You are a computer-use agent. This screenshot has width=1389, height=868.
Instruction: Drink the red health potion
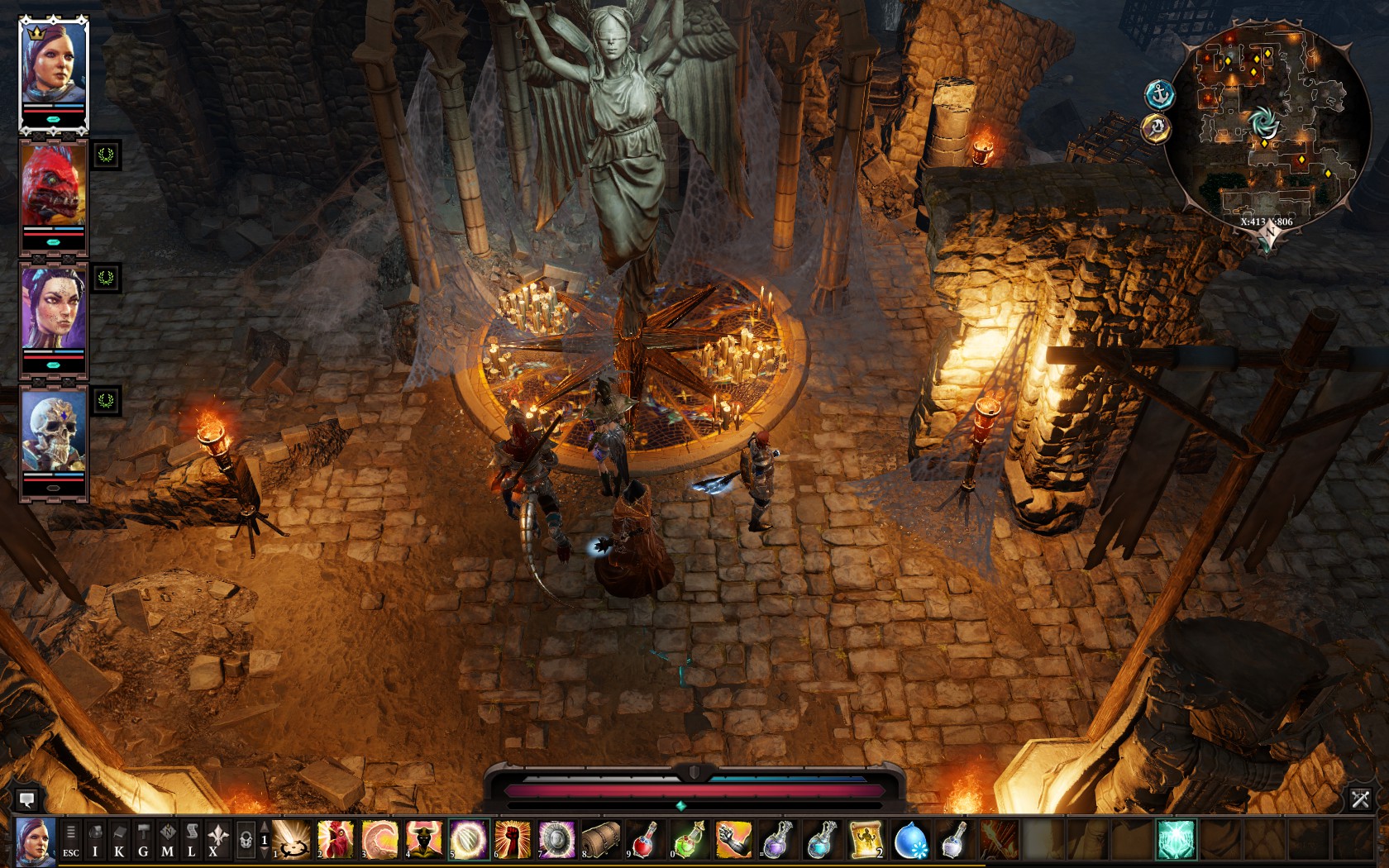tap(645, 840)
